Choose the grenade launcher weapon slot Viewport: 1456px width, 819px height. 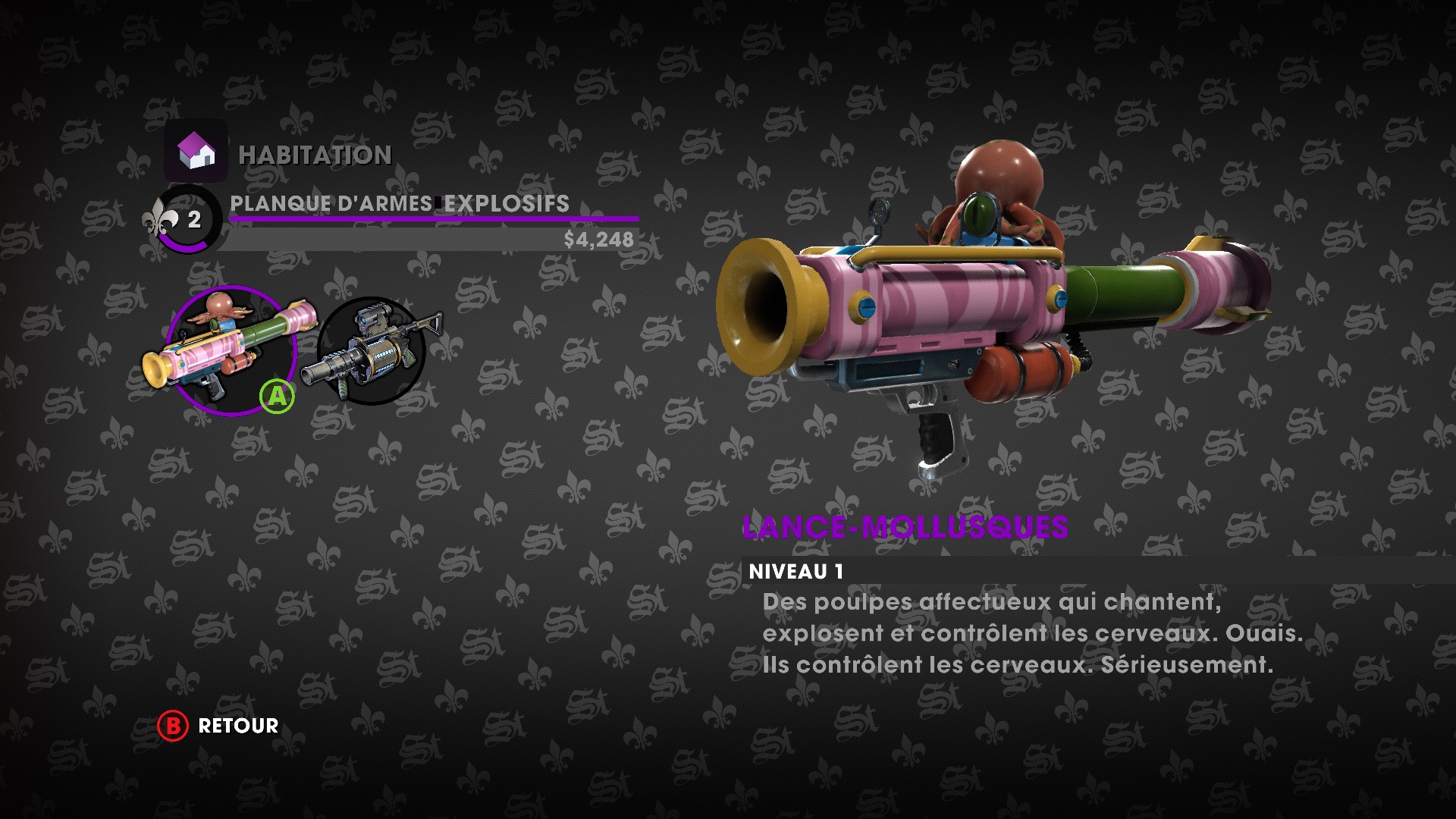(x=372, y=351)
